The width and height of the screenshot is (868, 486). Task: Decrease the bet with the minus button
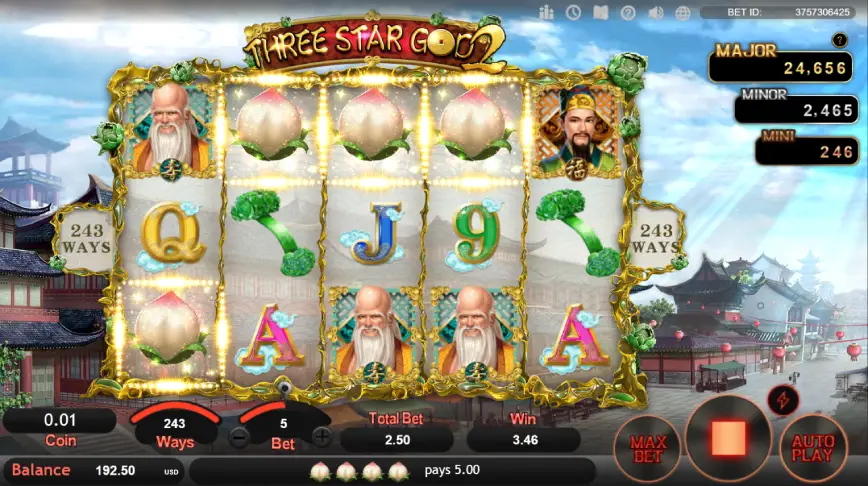click(x=239, y=436)
